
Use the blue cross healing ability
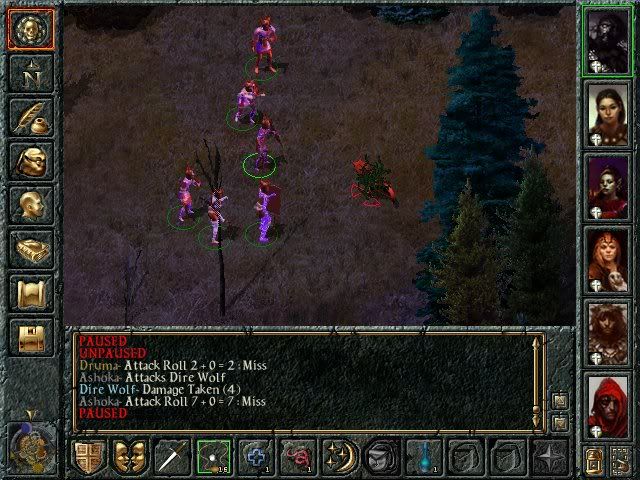click(x=256, y=457)
